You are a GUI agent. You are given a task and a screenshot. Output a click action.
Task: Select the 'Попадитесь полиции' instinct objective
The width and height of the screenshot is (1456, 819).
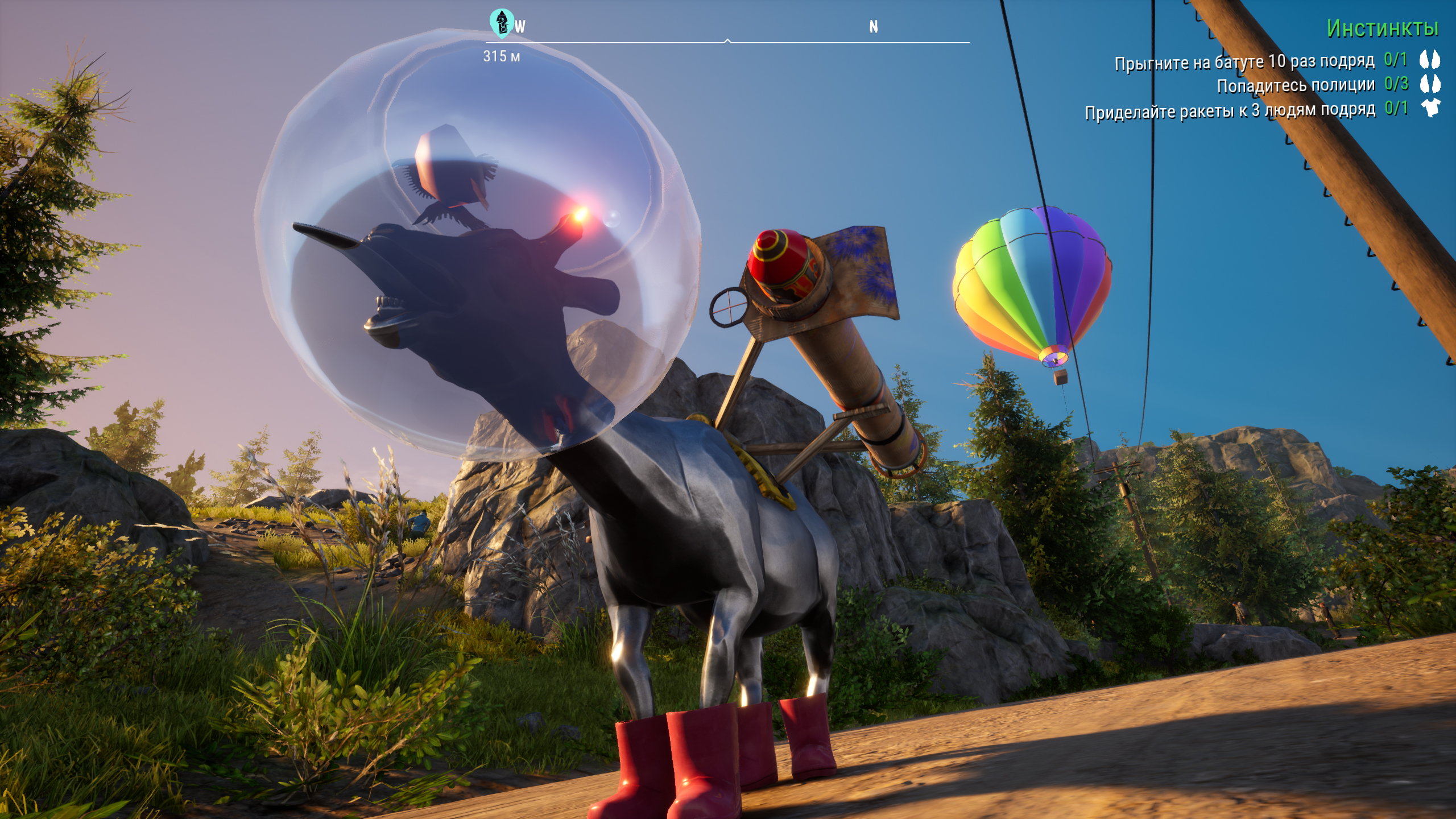point(1295,85)
